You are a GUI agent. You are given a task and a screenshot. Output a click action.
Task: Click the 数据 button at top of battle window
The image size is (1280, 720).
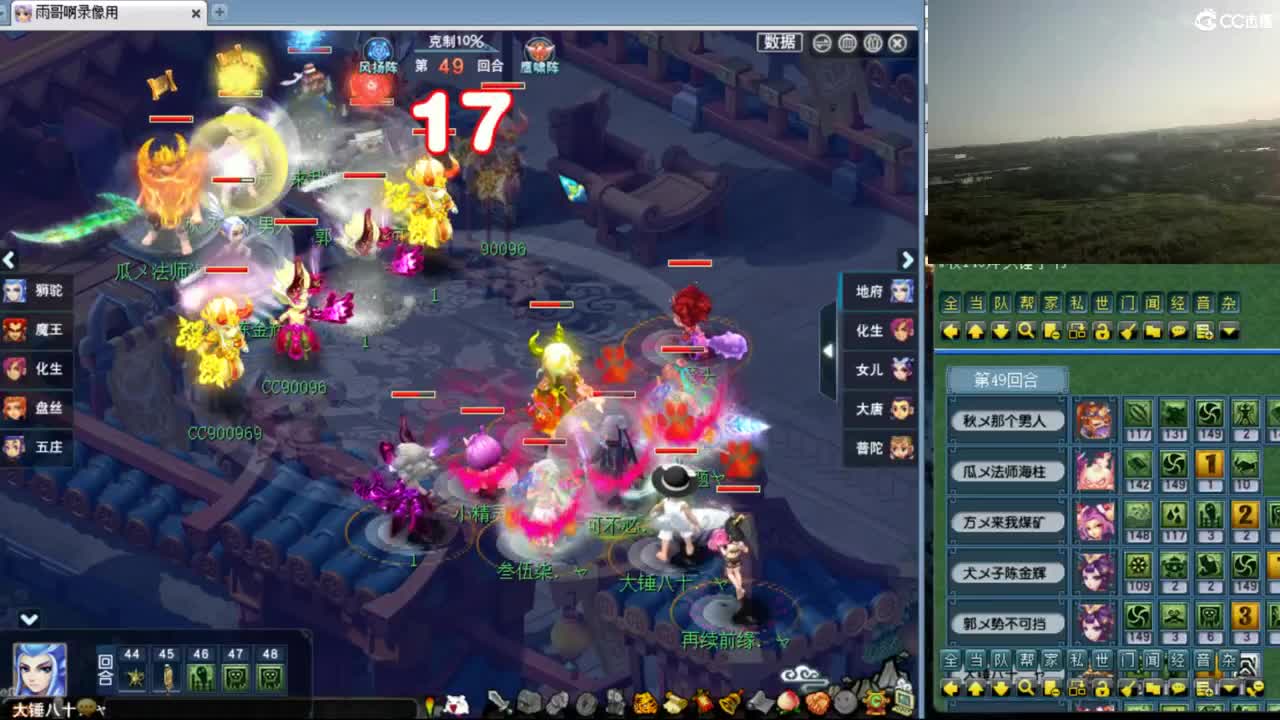(x=779, y=42)
